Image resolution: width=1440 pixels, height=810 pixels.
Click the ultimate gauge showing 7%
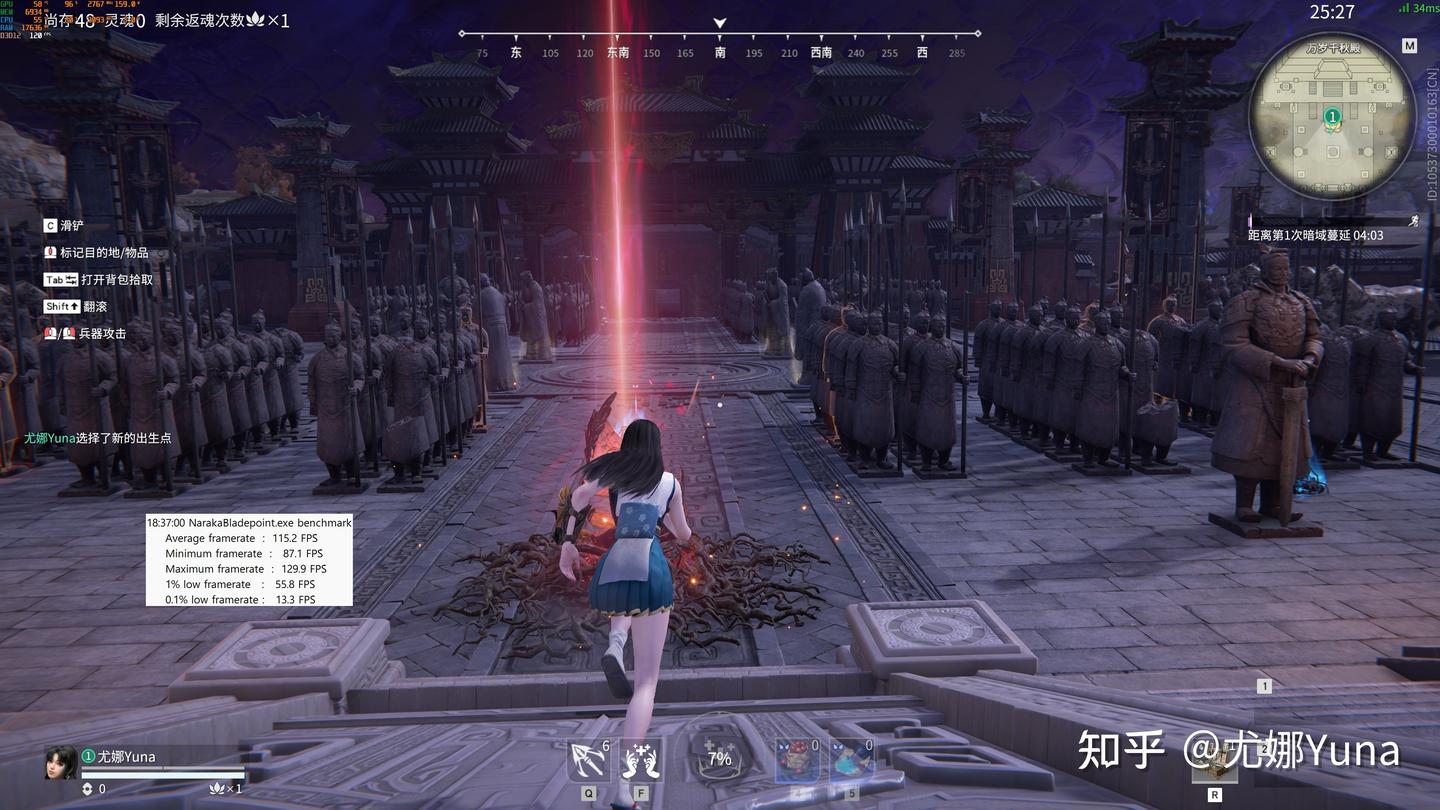click(719, 758)
